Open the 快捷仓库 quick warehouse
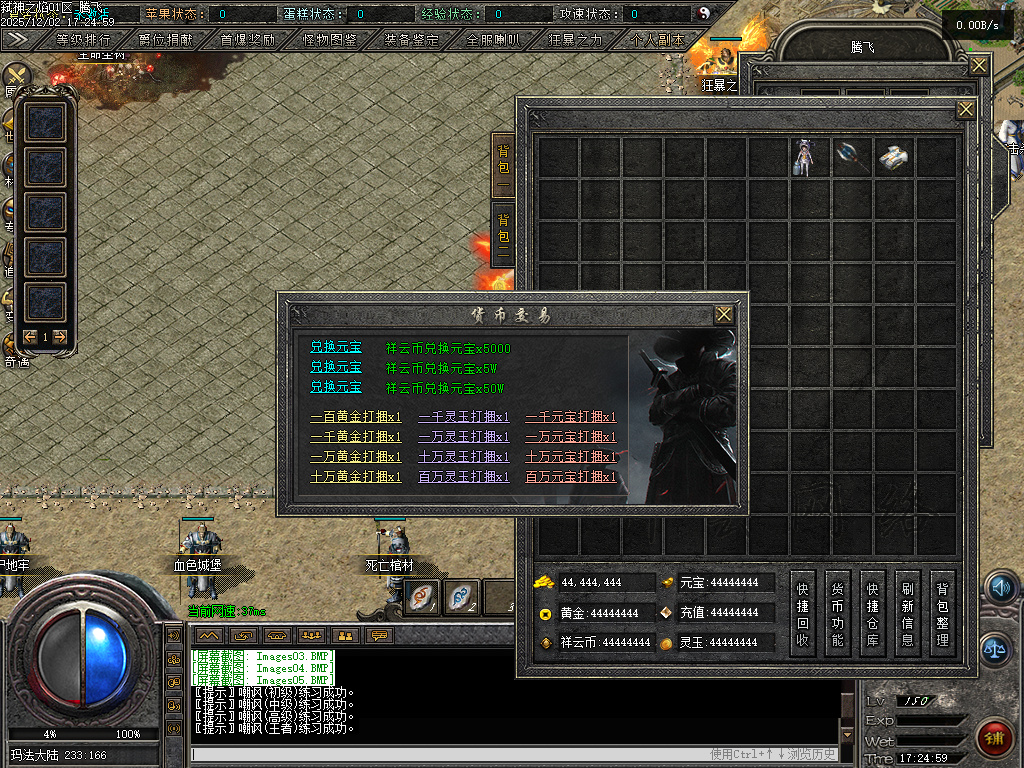This screenshot has width=1024, height=768. pos(873,613)
